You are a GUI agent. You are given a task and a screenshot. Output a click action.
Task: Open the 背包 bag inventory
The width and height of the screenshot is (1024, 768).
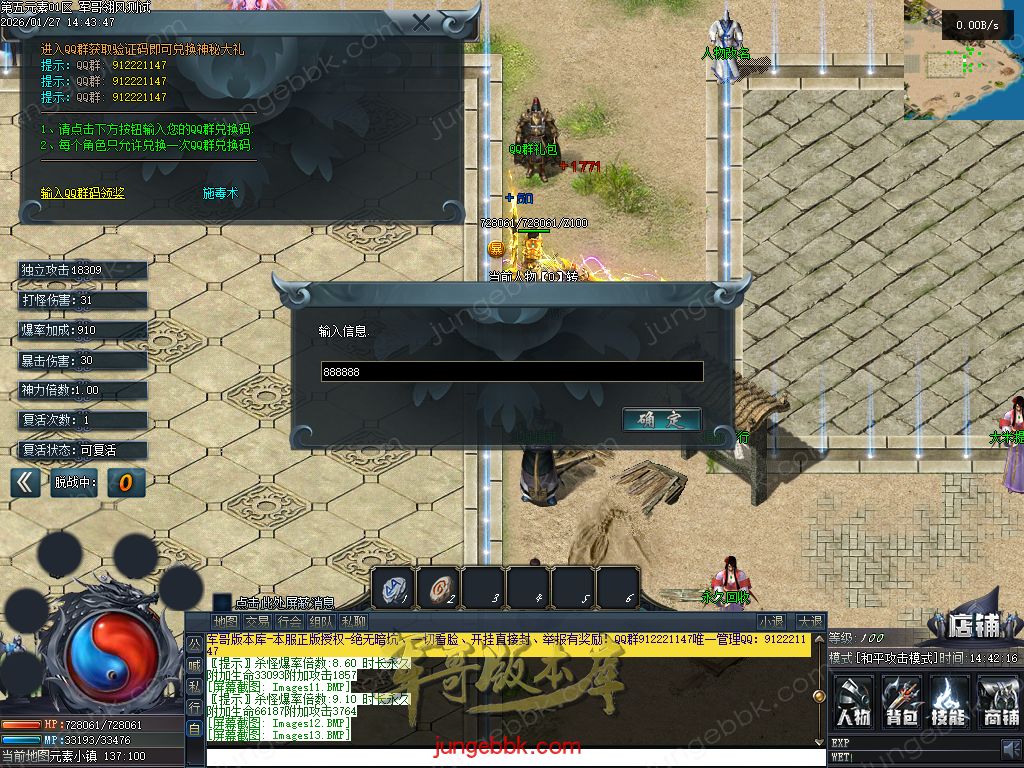point(902,700)
